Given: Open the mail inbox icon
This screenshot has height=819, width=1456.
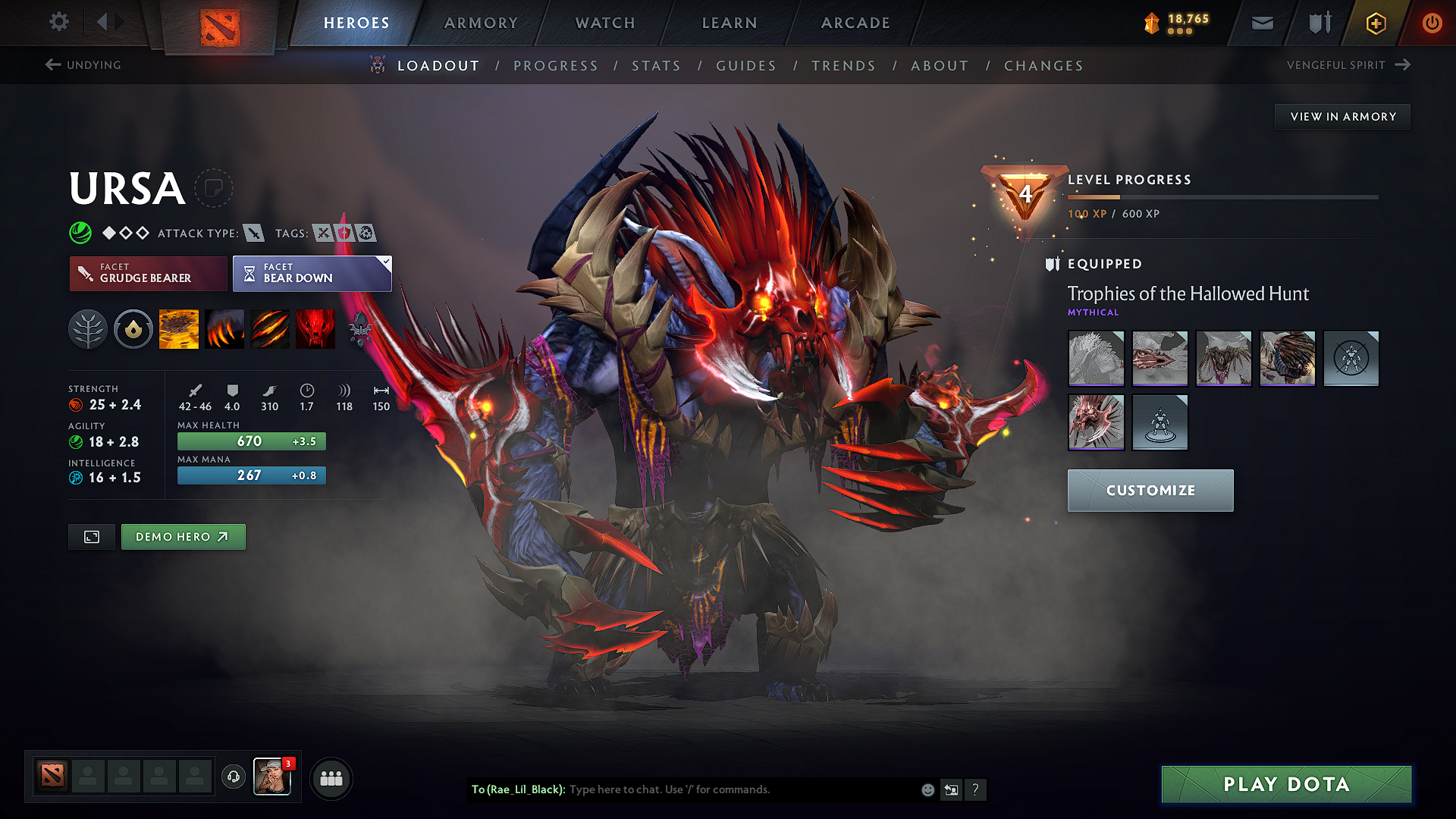Looking at the screenshot, I should point(1261,23).
